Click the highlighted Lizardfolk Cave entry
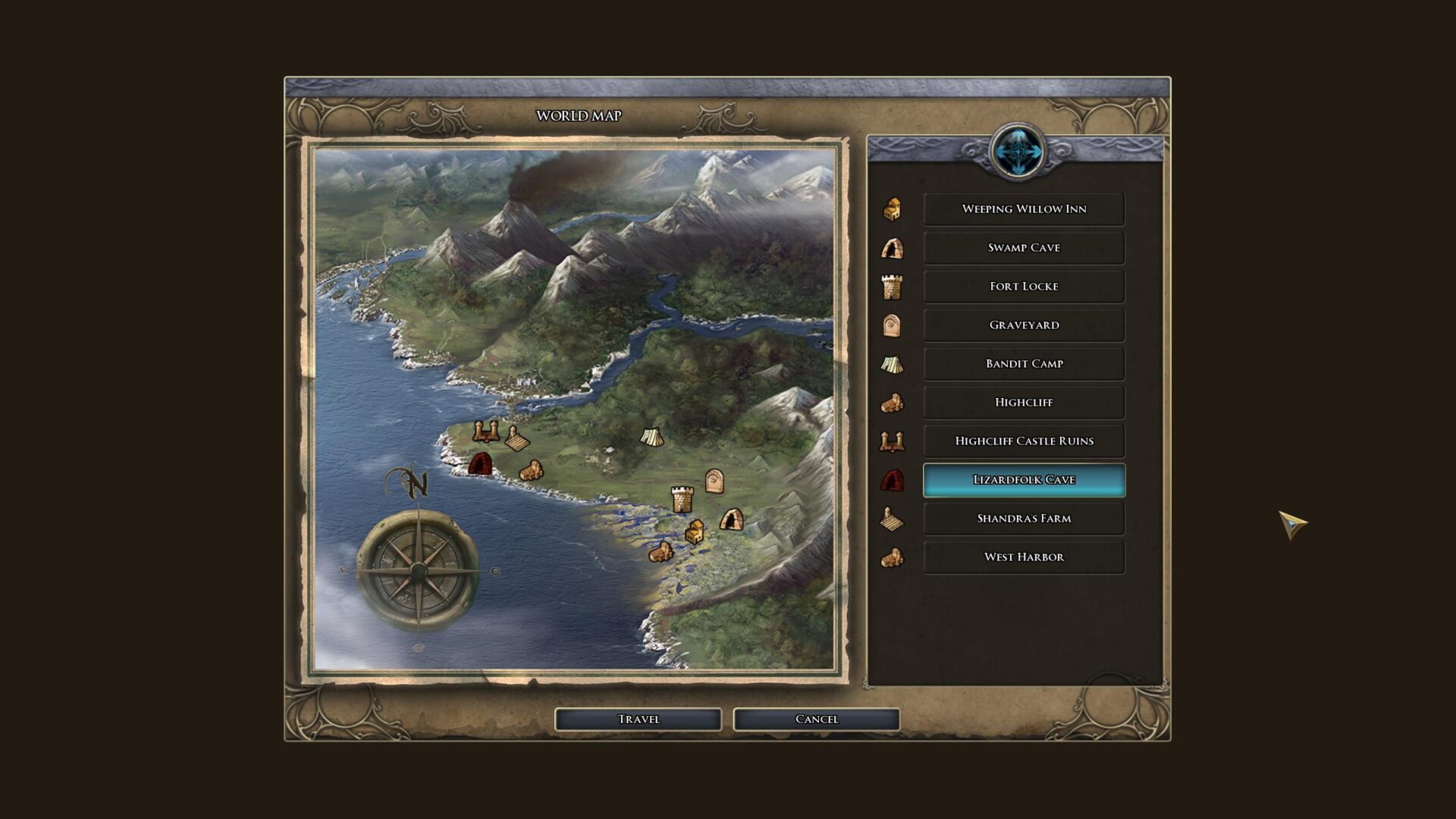Image resolution: width=1456 pixels, height=819 pixels. click(x=1024, y=480)
